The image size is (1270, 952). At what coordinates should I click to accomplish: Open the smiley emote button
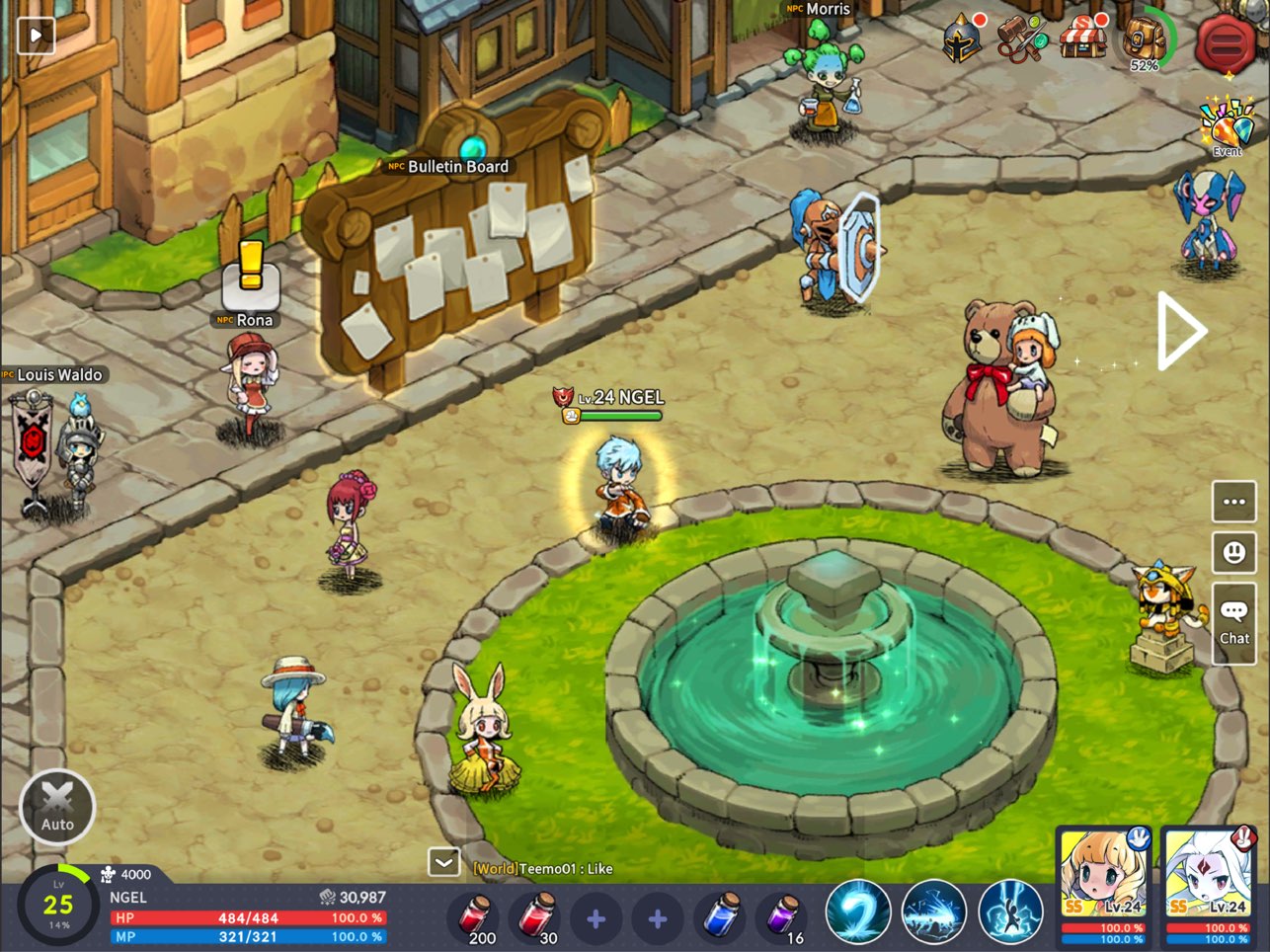tap(1233, 553)
